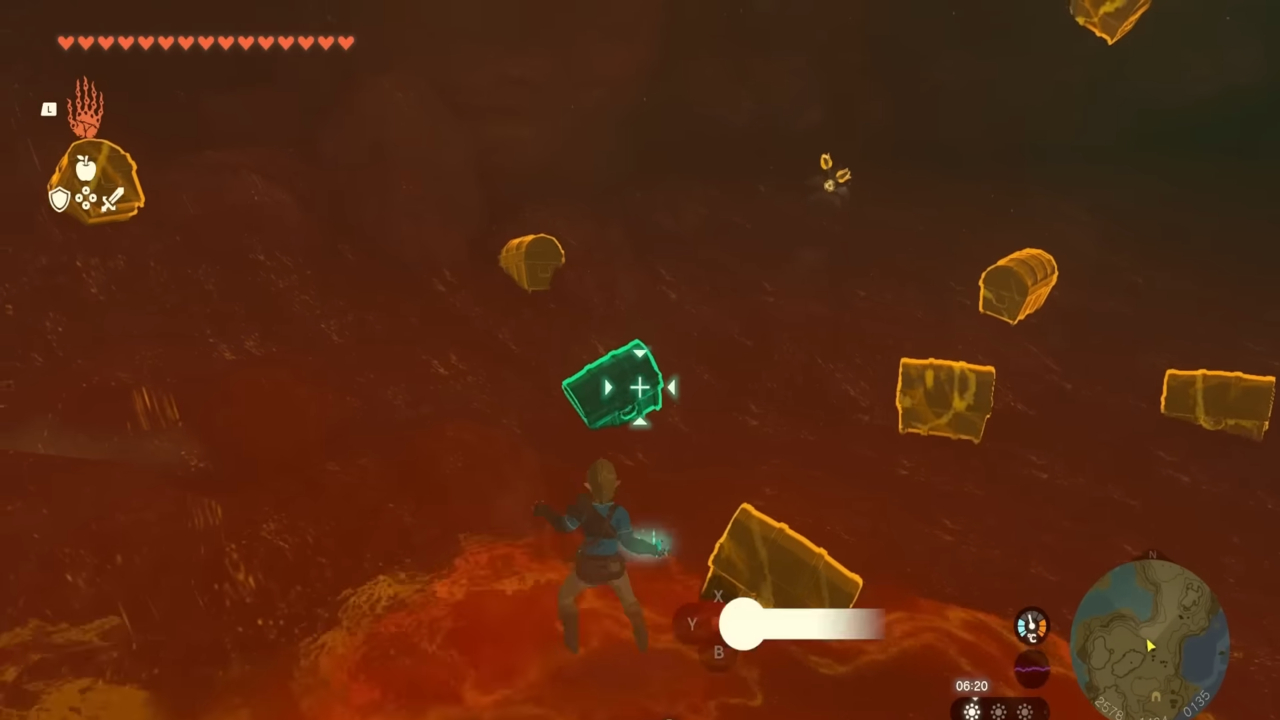This screenshot has width=1280, height=720.
Task: Click the X button prompt label
Action: pyautogui.click(x=718, y=597)
